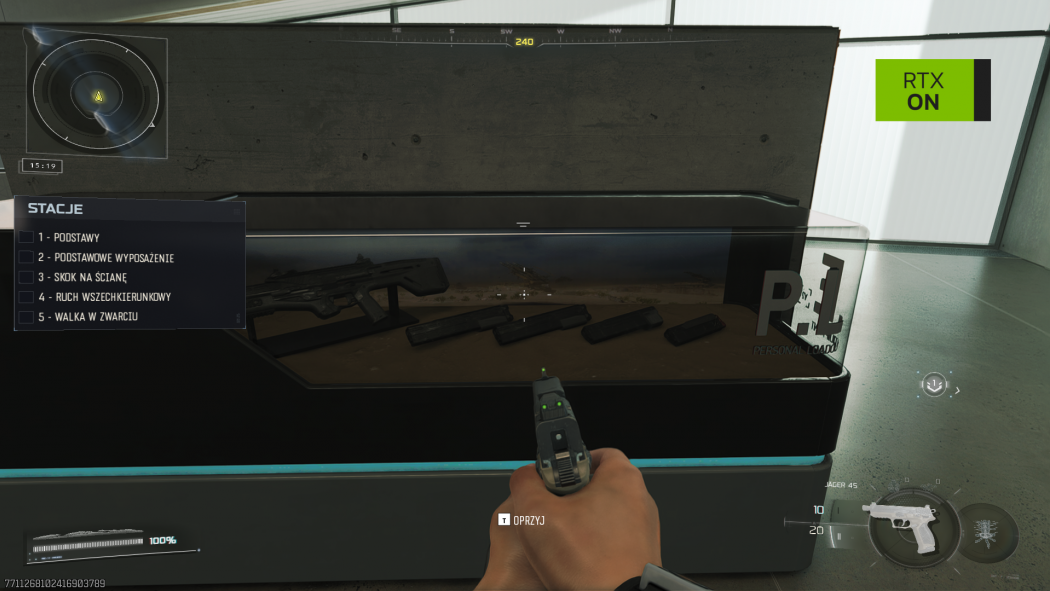Click the Stacje panel header
The width and height of the screenshot is (1050, 591).
[56, 209]
